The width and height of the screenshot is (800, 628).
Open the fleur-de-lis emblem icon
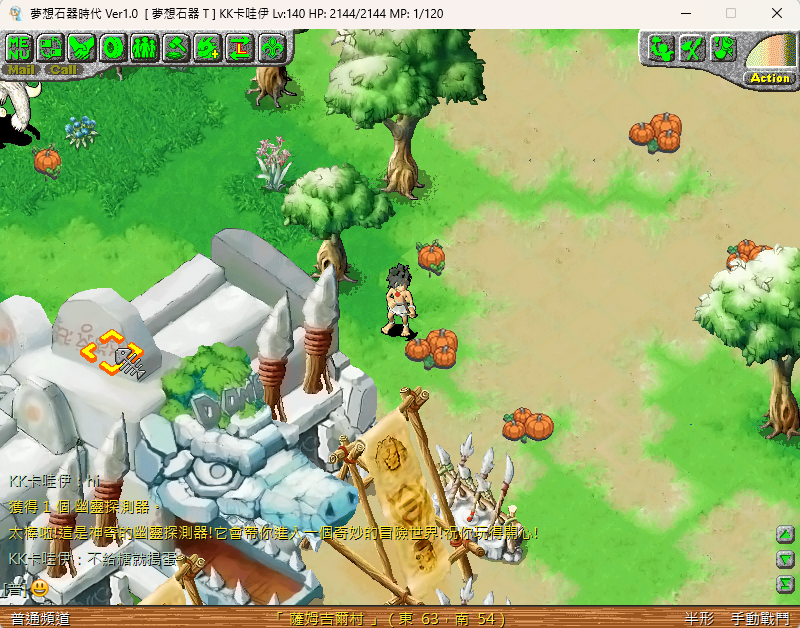[270, 47]
